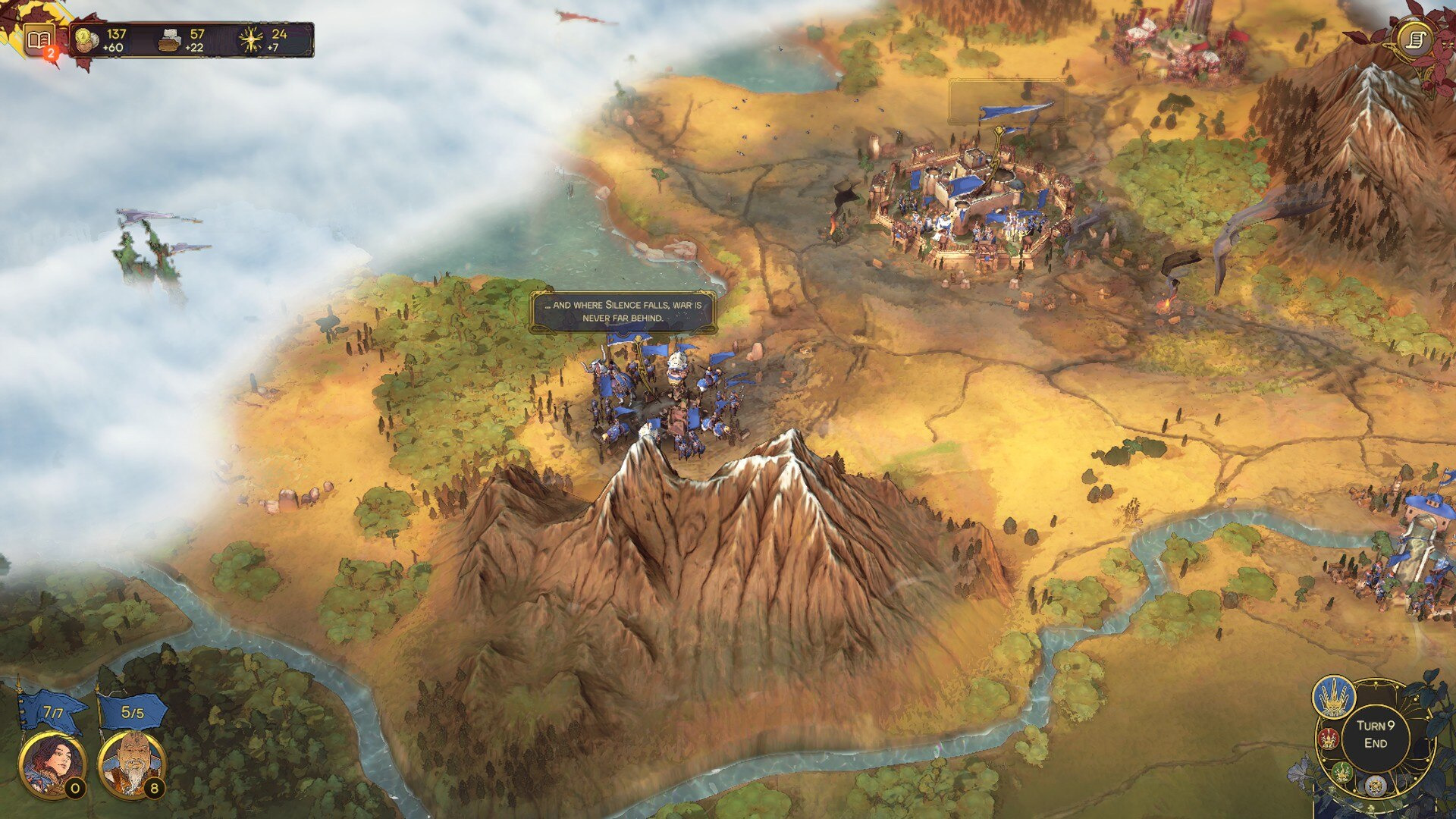1456x819 pixels.
Task: Click the blue faction crest emblem
Action: tap(1334, 697)
